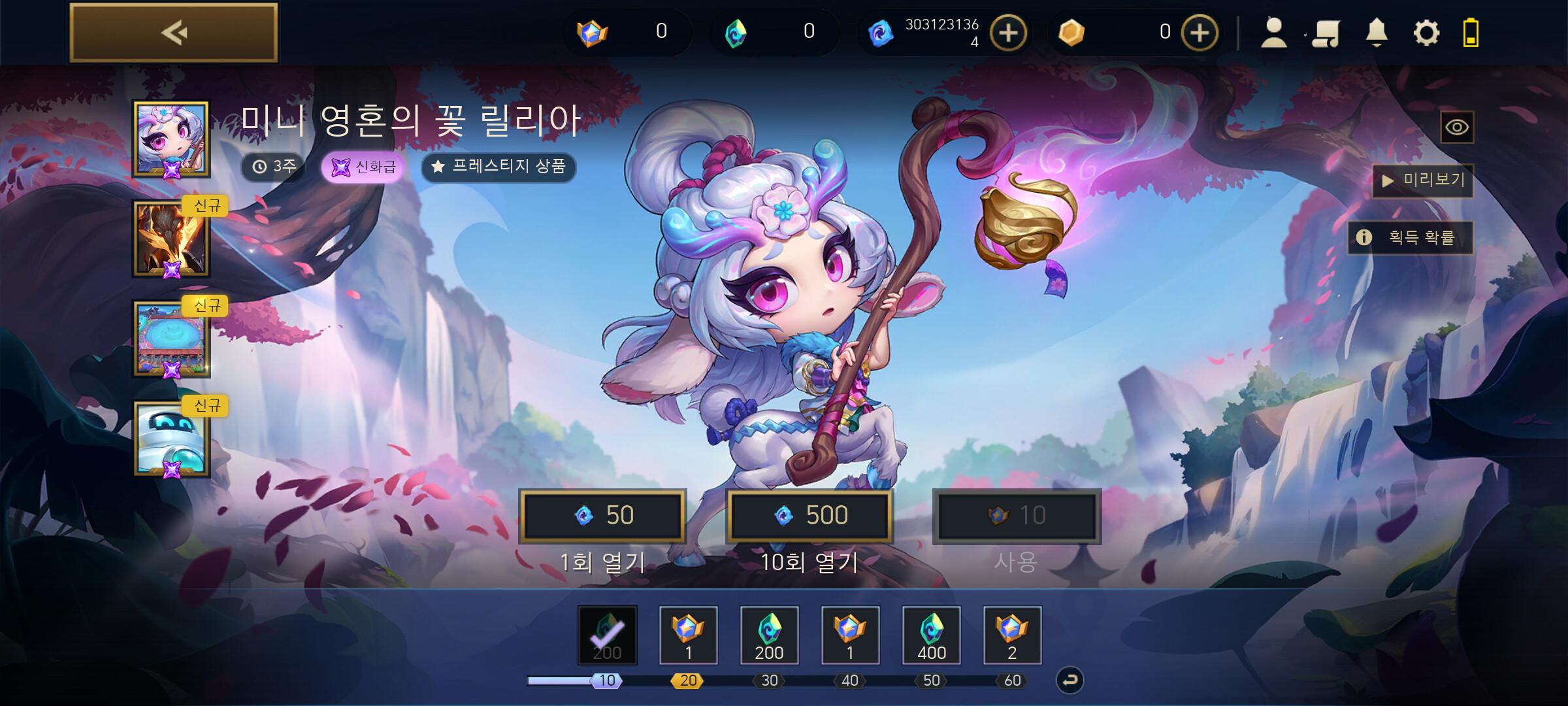Add more blue swirl currency
Viewport: 1568px width, 706px height.
click(1008, 33)
